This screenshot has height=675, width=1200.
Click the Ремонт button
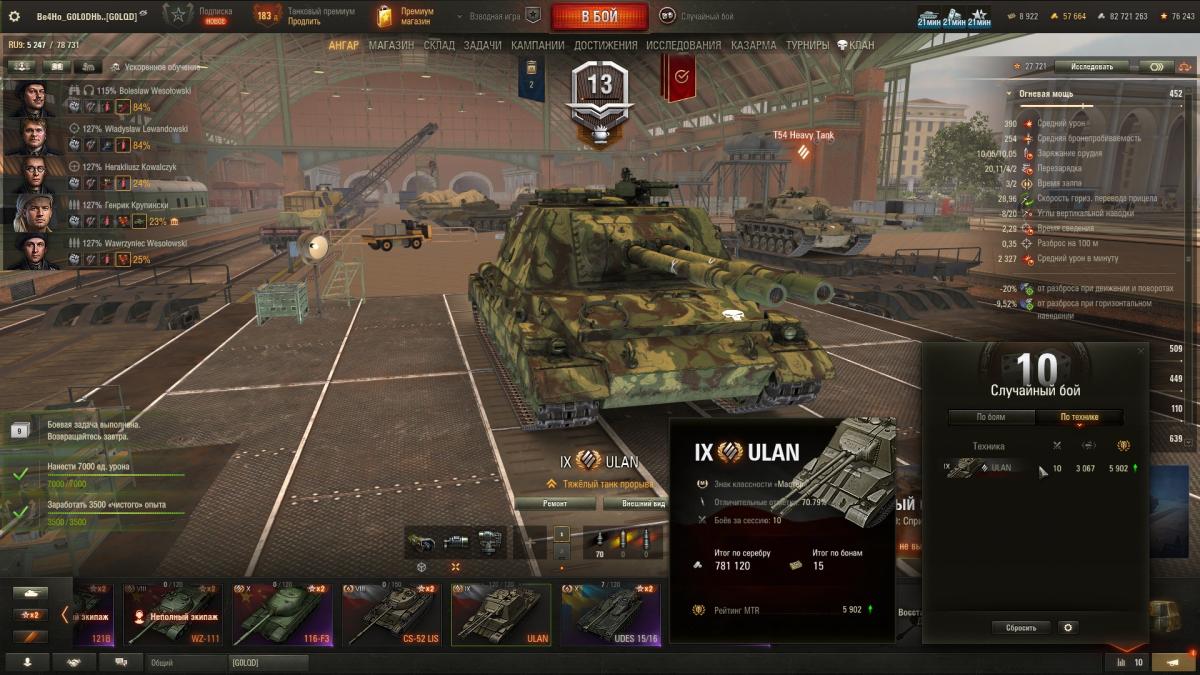coord(555,504)
